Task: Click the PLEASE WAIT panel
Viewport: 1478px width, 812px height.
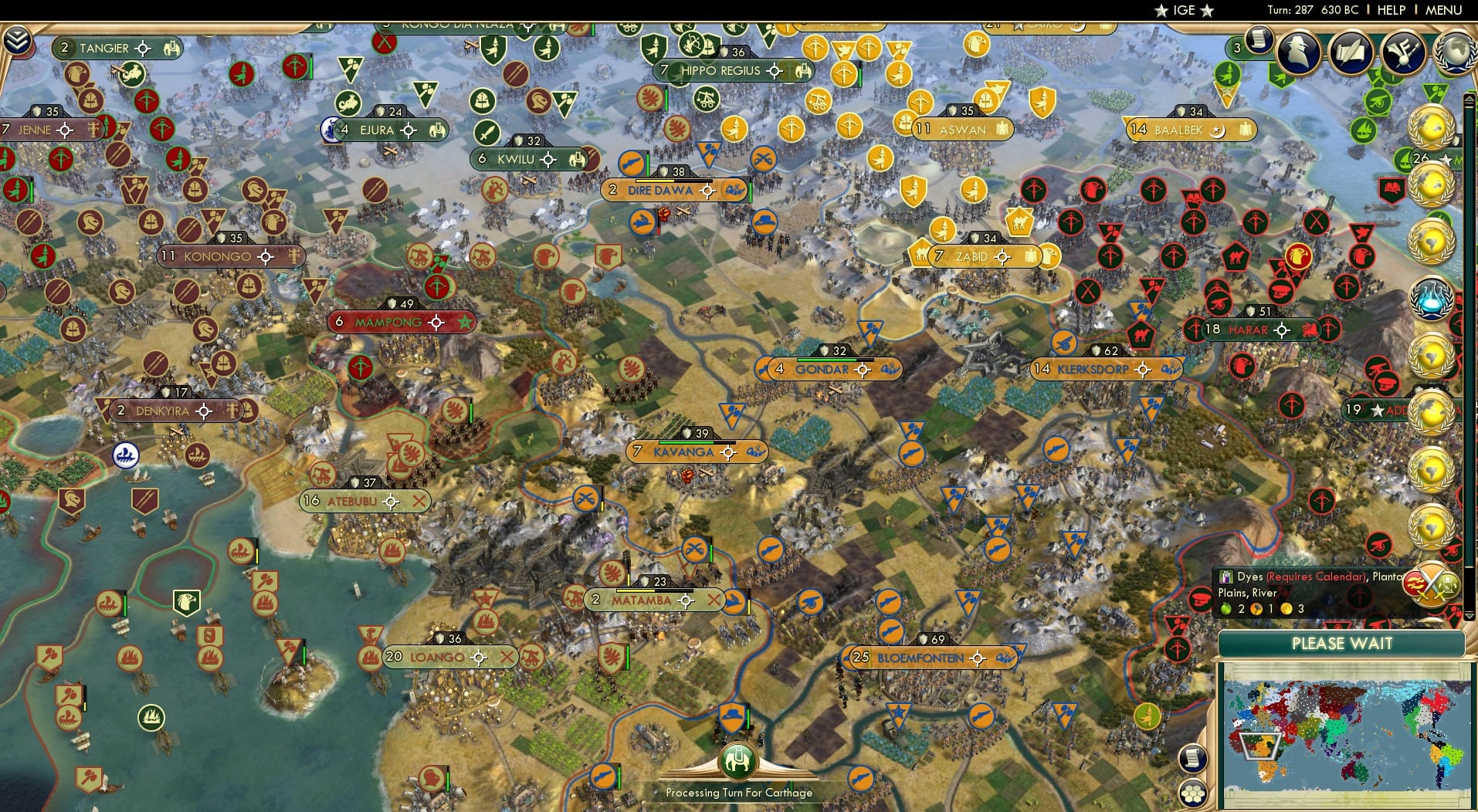Action: (x=1342, y=643)
